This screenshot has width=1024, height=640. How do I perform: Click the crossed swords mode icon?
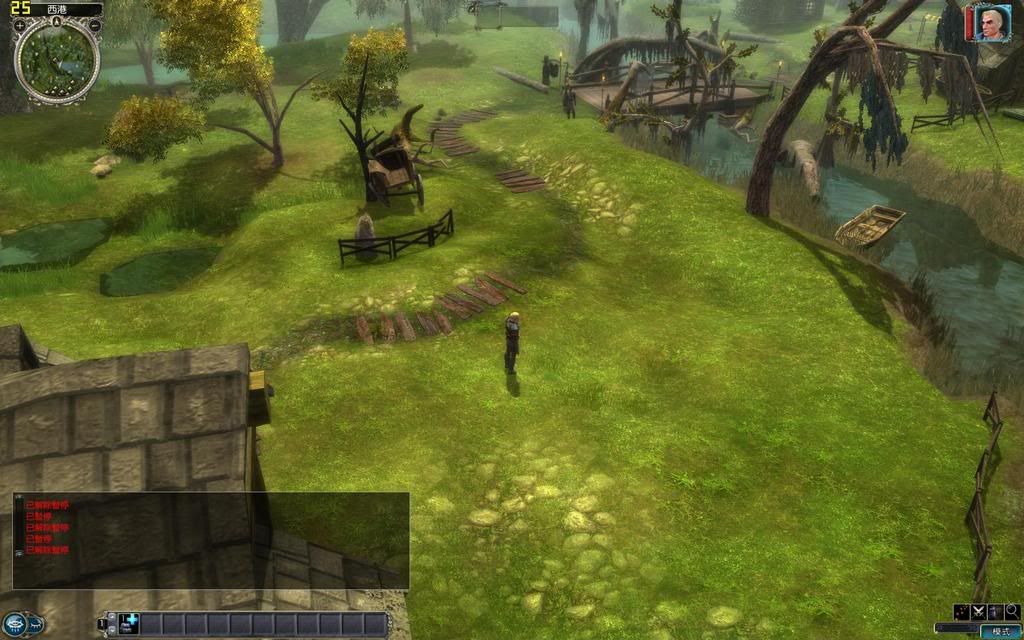(x=978, y=611)
